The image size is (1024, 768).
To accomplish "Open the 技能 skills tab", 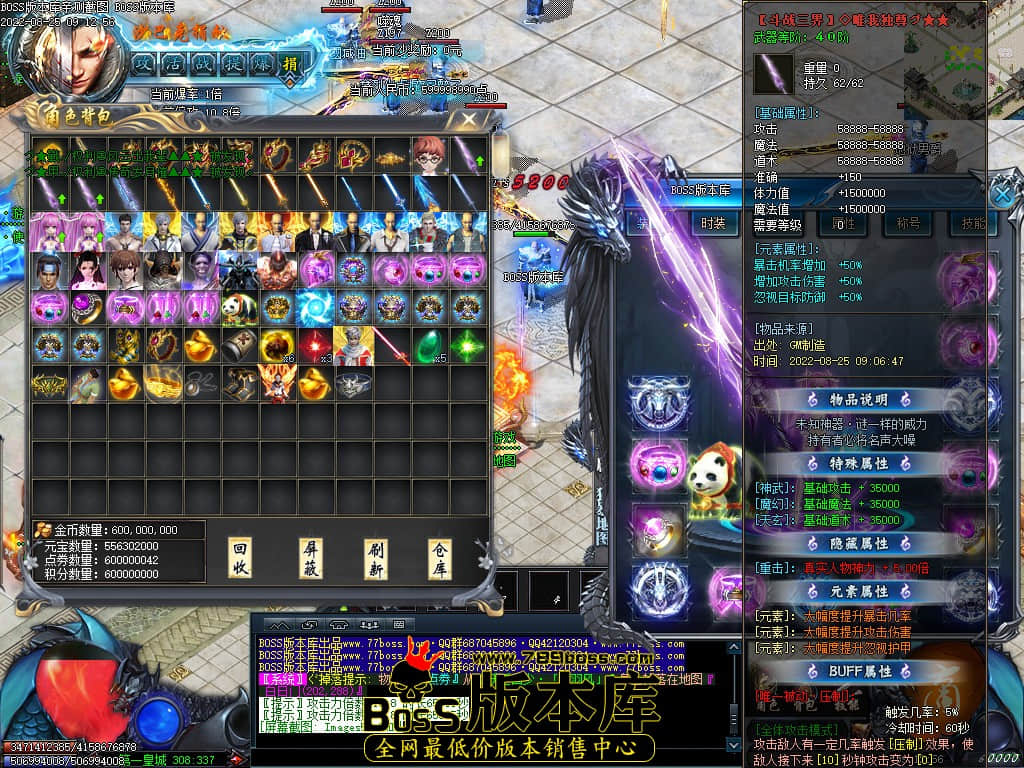I will [x=971, y=223].
